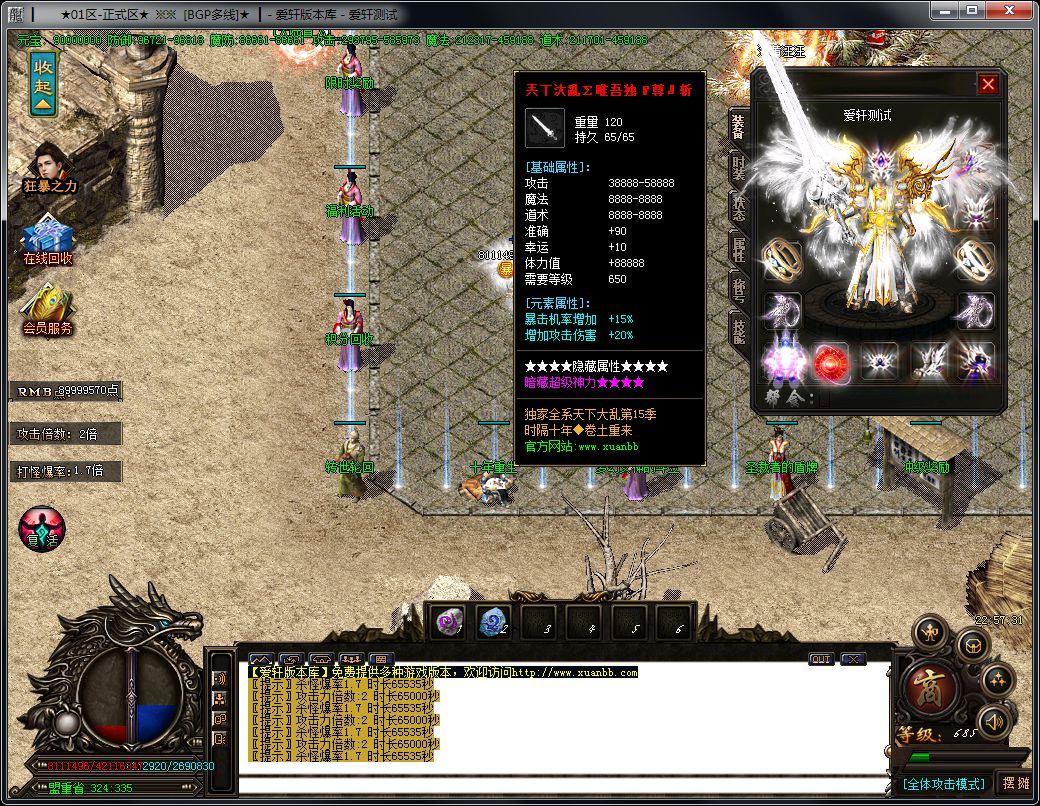Select the red orb equipment slot

click(x=830, y=362)
